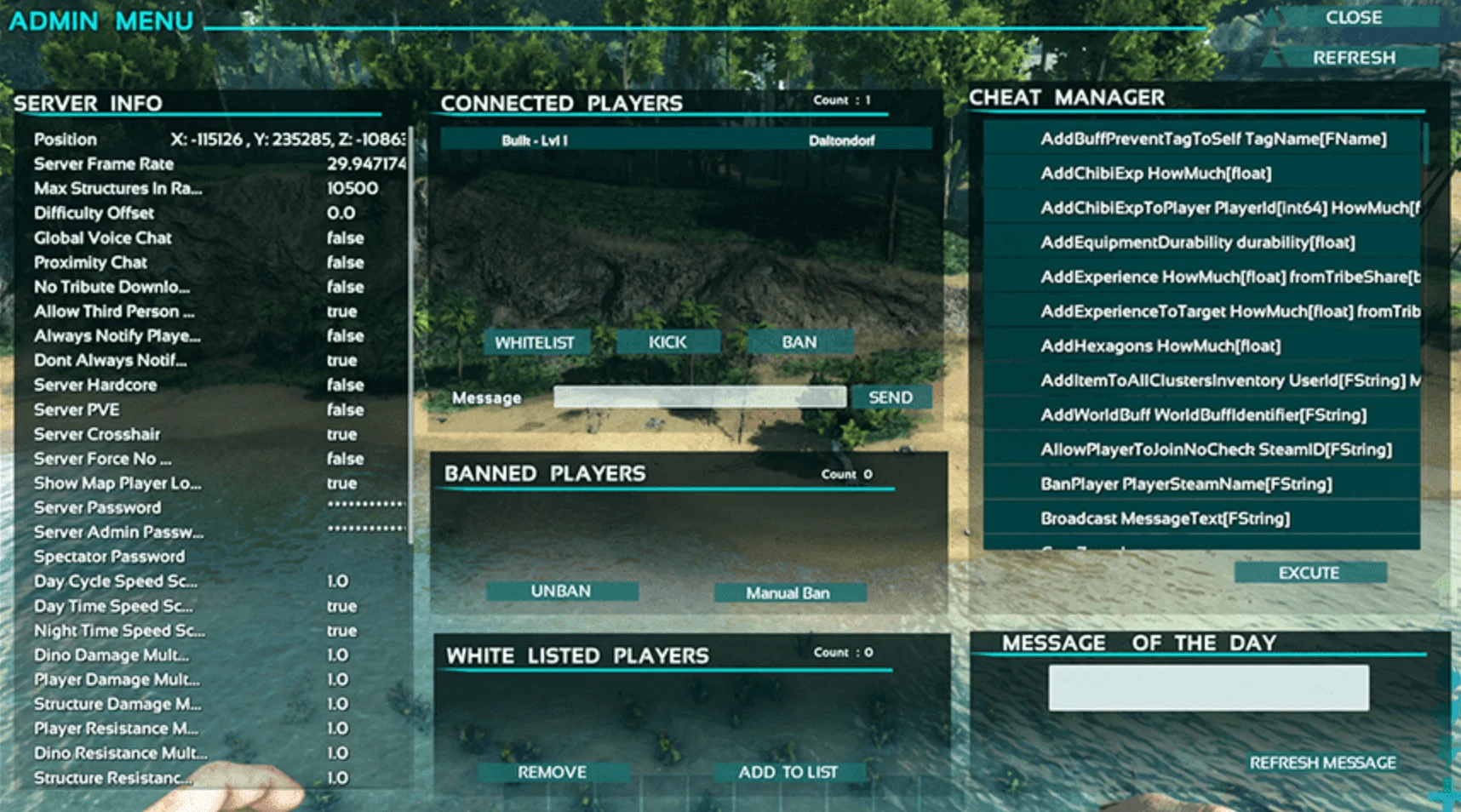Click the REFRESH button
This screenshot has width=1461, height=812.
coord(1354,57)
